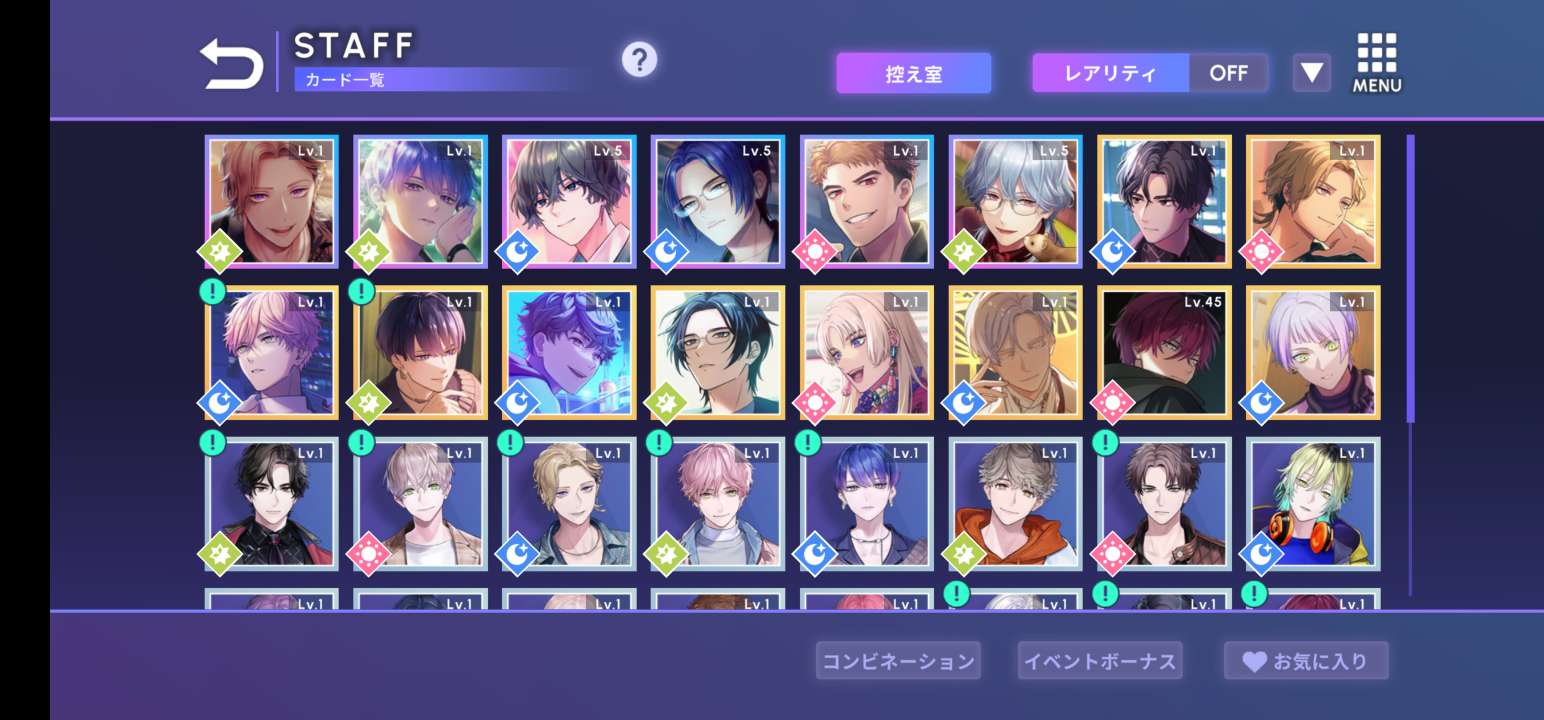
Task: Filter by お気に入り favorites
Action: [x=1306, y=661]
